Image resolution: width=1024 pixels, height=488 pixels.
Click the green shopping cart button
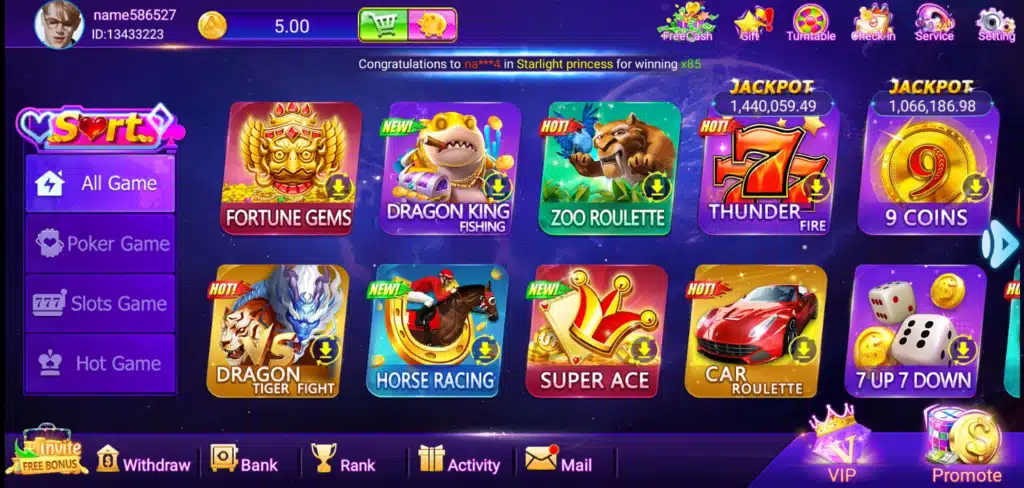[382, 25]
